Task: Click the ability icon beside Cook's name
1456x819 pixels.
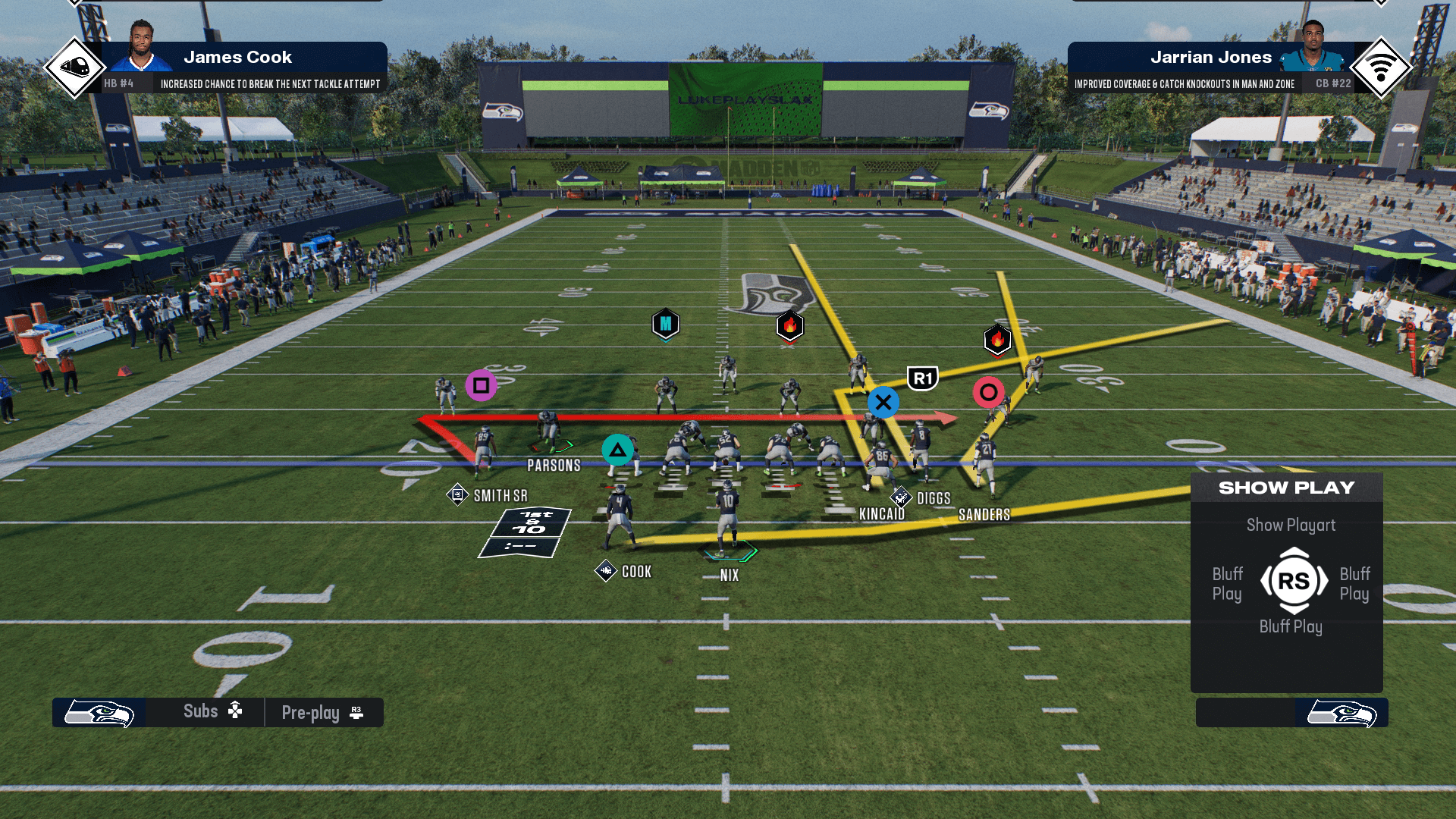Action: click(x=606, y=571)
